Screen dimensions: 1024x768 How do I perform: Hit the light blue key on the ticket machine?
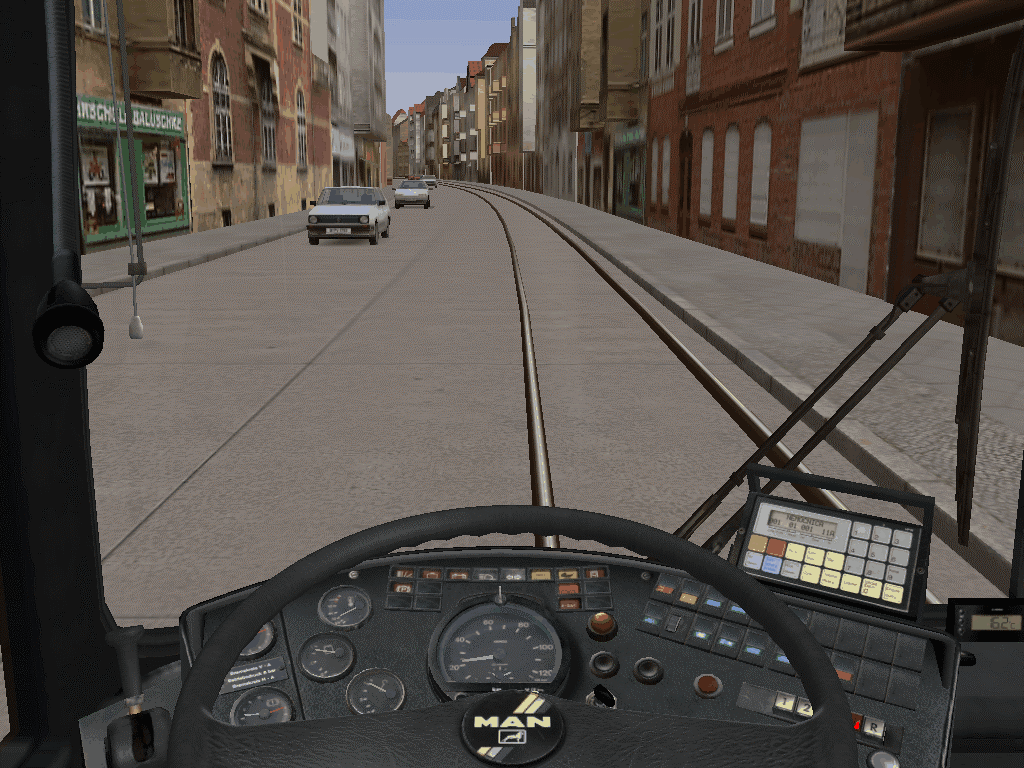771,564
